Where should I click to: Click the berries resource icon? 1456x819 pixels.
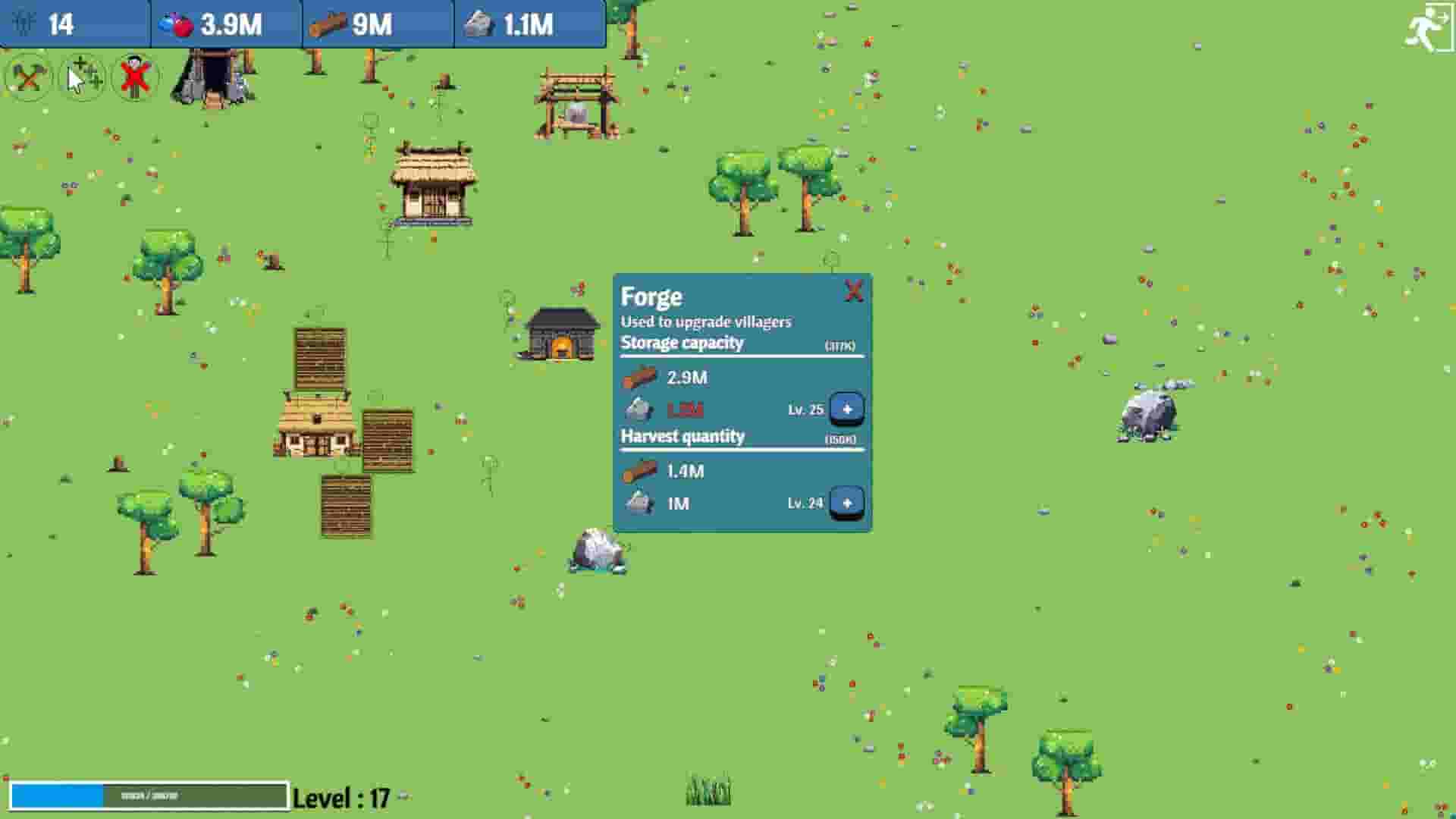176,24
